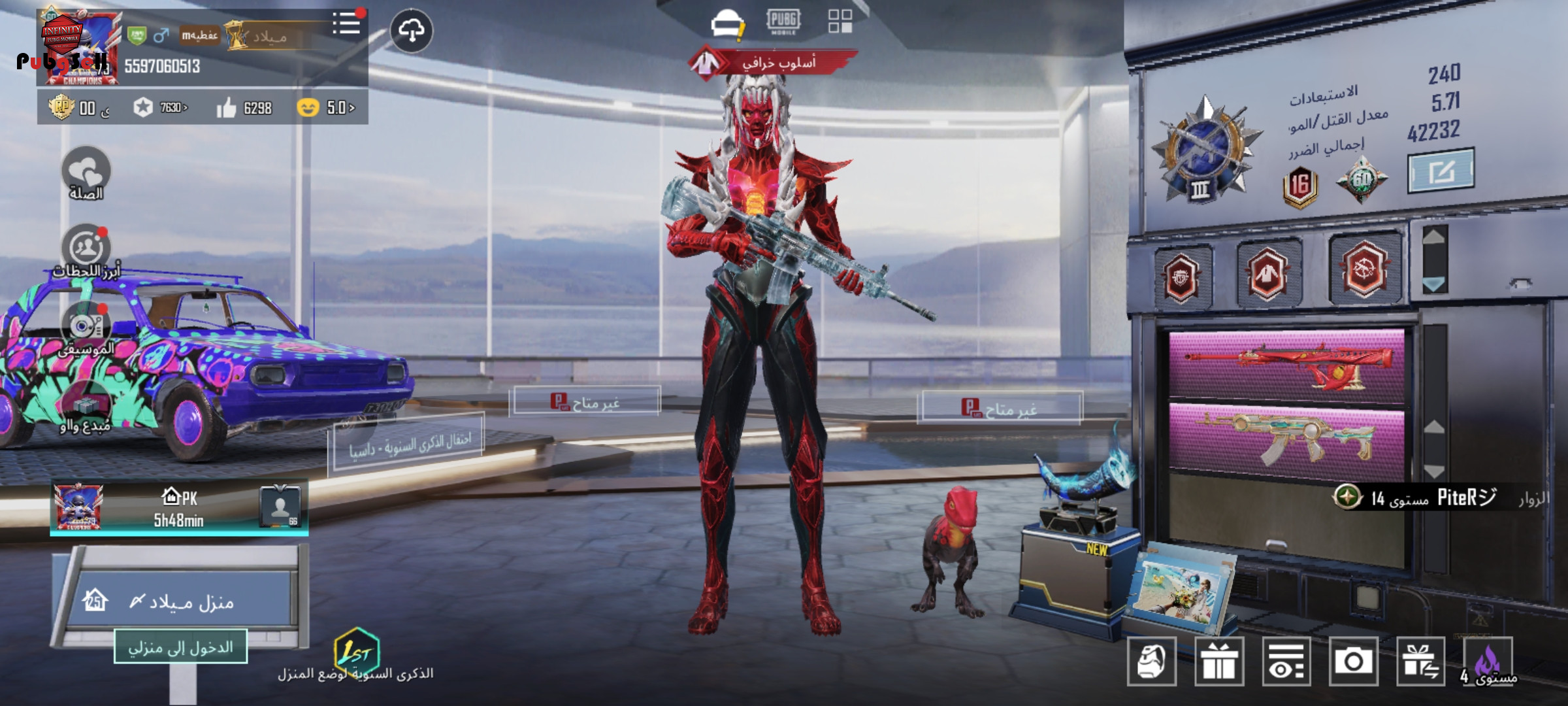Open the stone statue head button
1568x706 pixels.
(1152, 662)
